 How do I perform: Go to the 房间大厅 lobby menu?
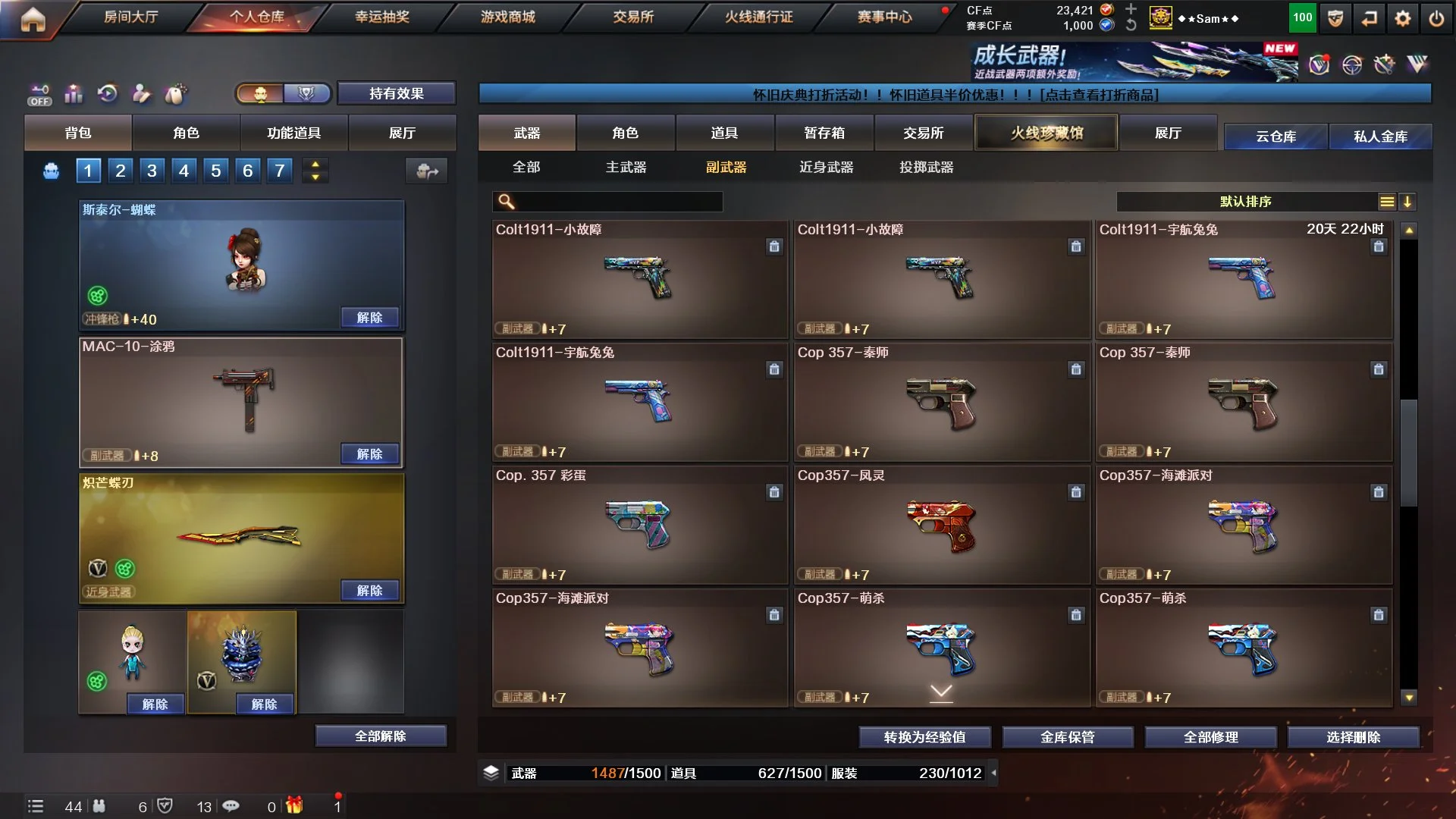point(130,17)
